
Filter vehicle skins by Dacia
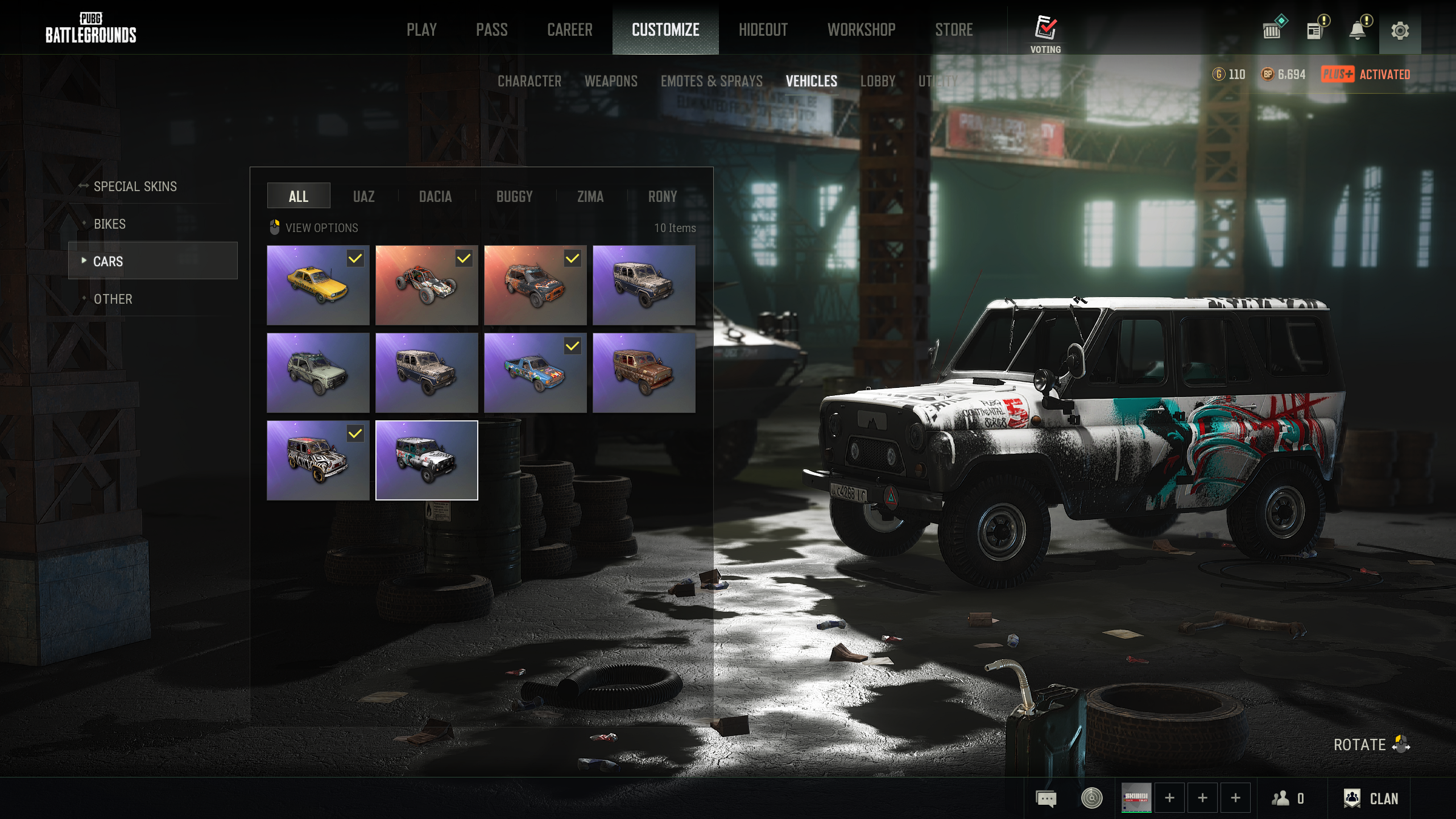coord(435,197)
